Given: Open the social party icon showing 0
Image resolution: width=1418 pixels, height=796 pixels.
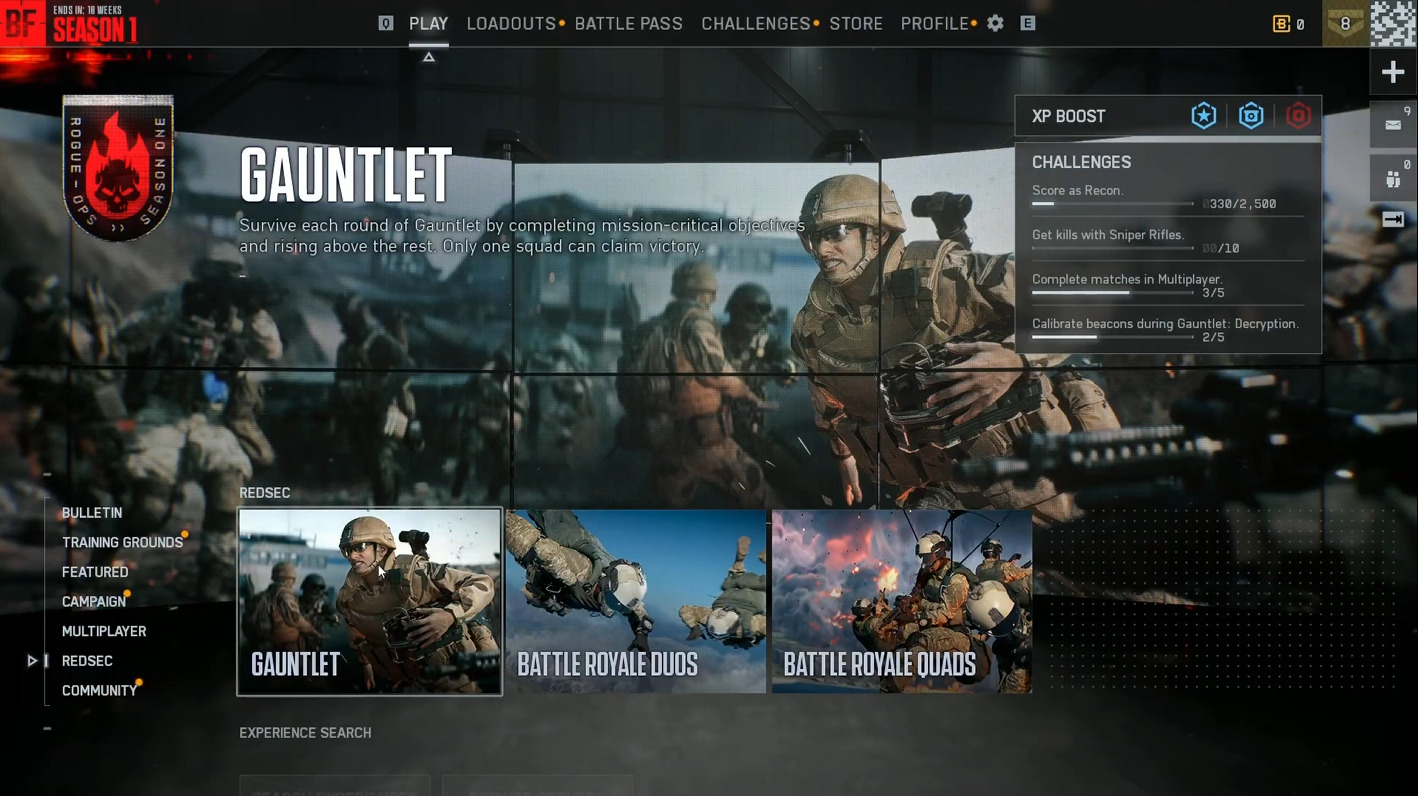Looking at the screenshot, I should (1393, 178).
